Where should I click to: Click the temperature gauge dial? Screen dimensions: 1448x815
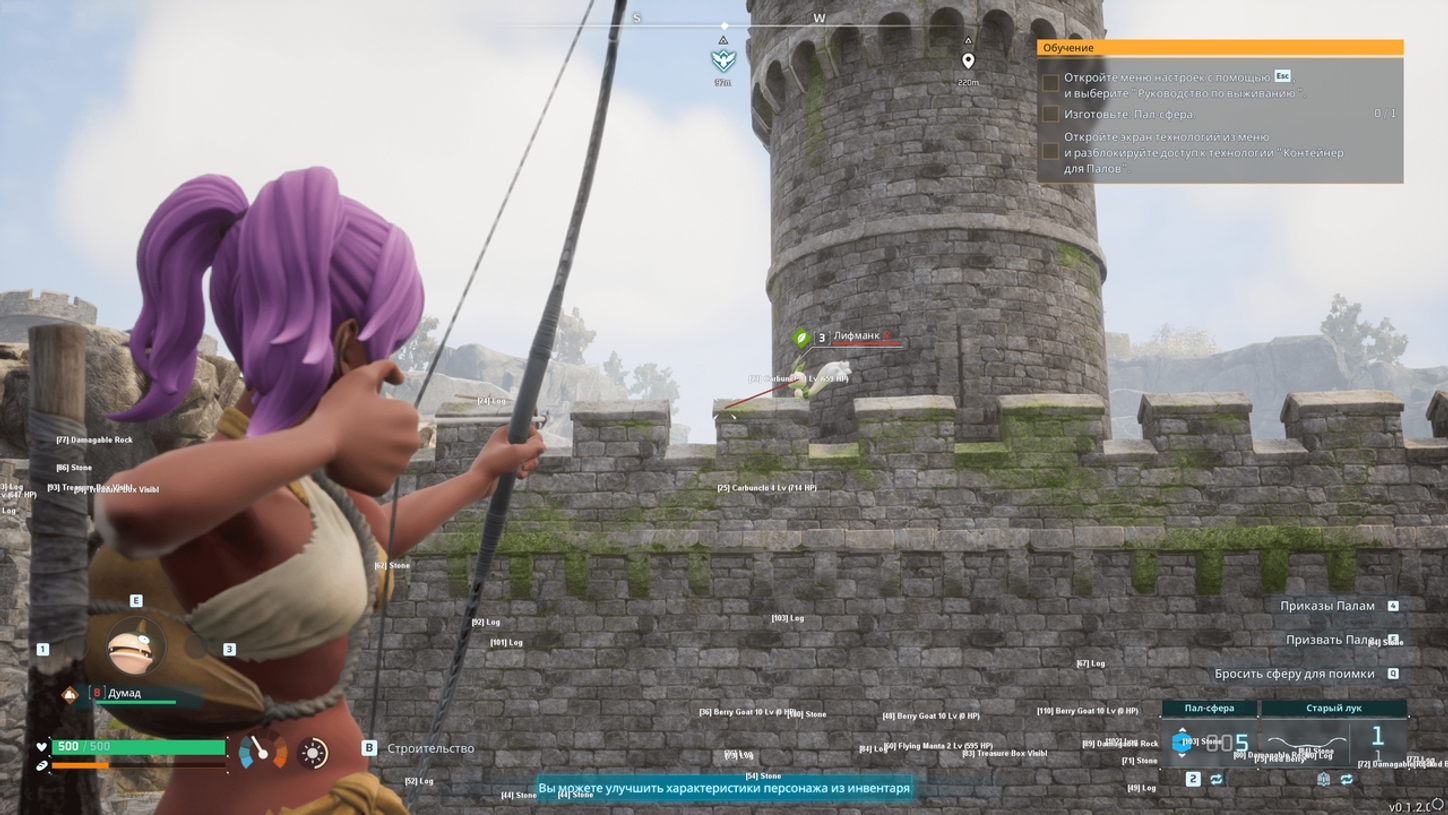[x=262, y=750]
